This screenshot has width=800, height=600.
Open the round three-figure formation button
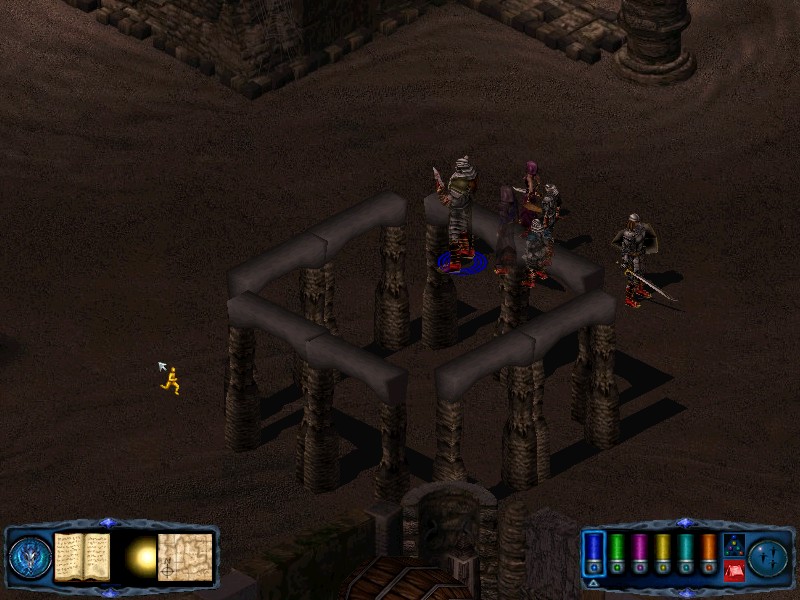(x=769, y=557)
